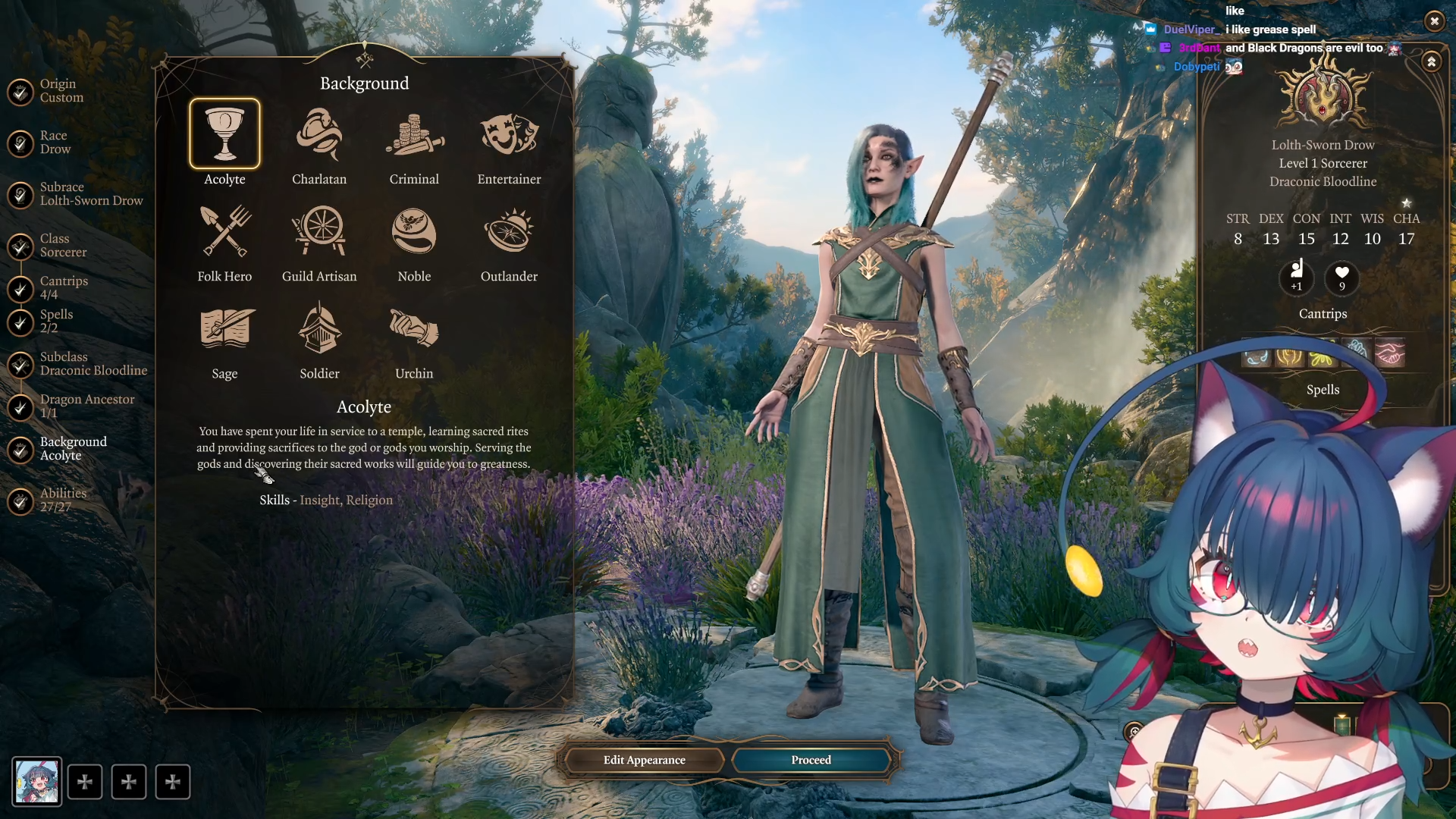Viewport: 1456px width, 819px height.
Task: Click the Acolyte chalice icon
Action: pos(224,134)
